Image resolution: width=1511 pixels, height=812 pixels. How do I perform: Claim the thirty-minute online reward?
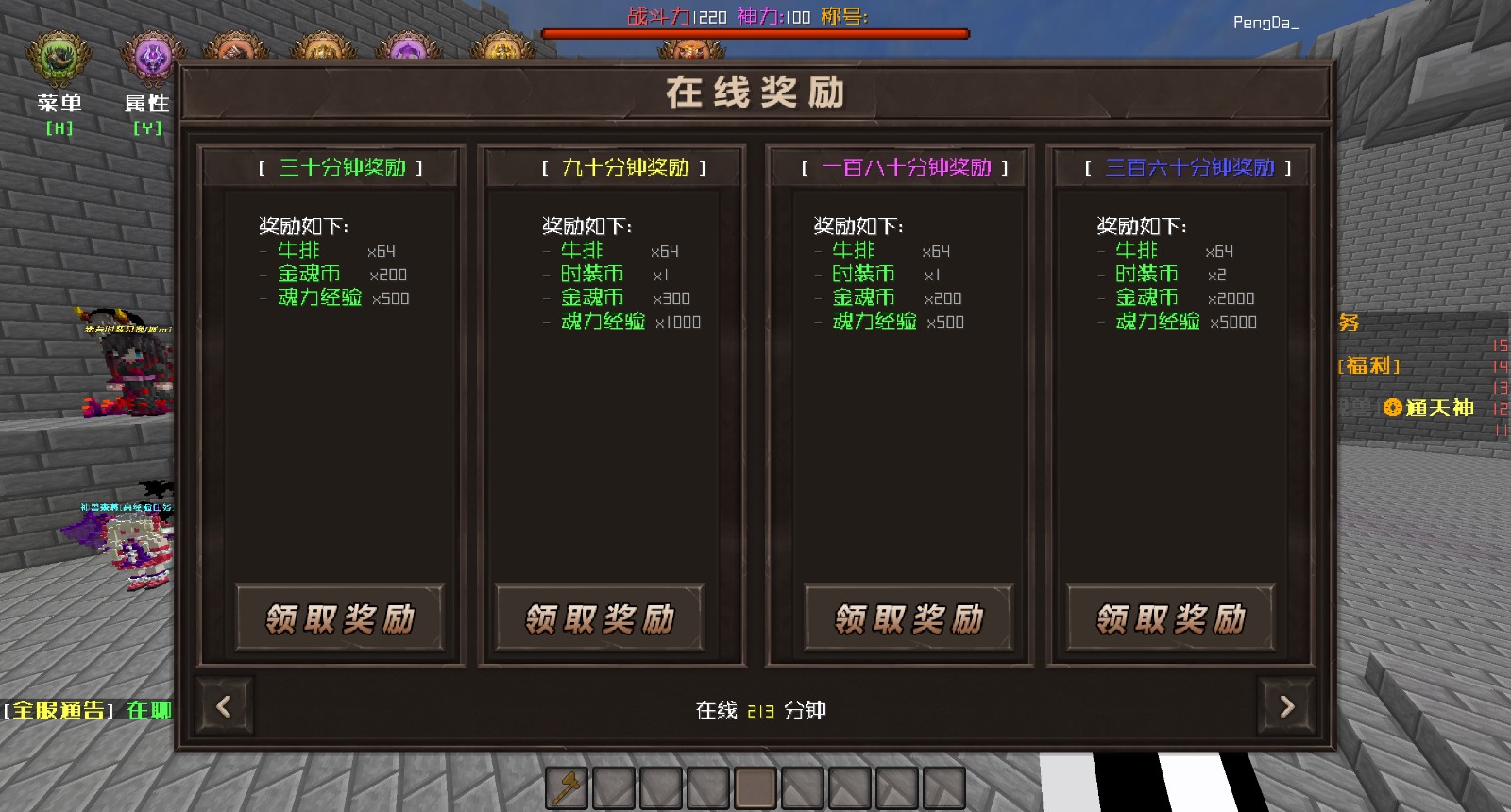click(340, 618)
